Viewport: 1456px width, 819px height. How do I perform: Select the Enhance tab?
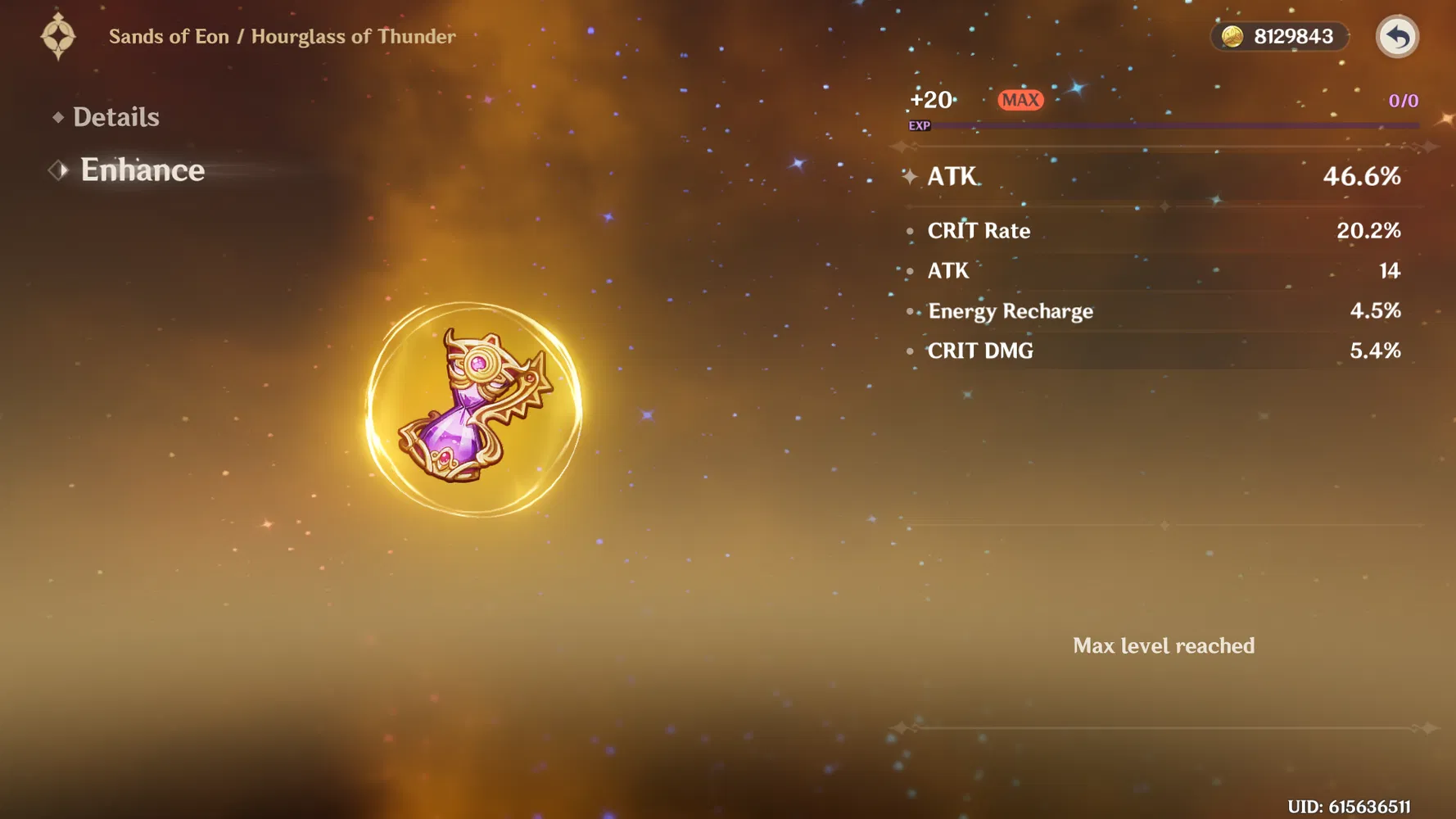click(x=142, y=170)
